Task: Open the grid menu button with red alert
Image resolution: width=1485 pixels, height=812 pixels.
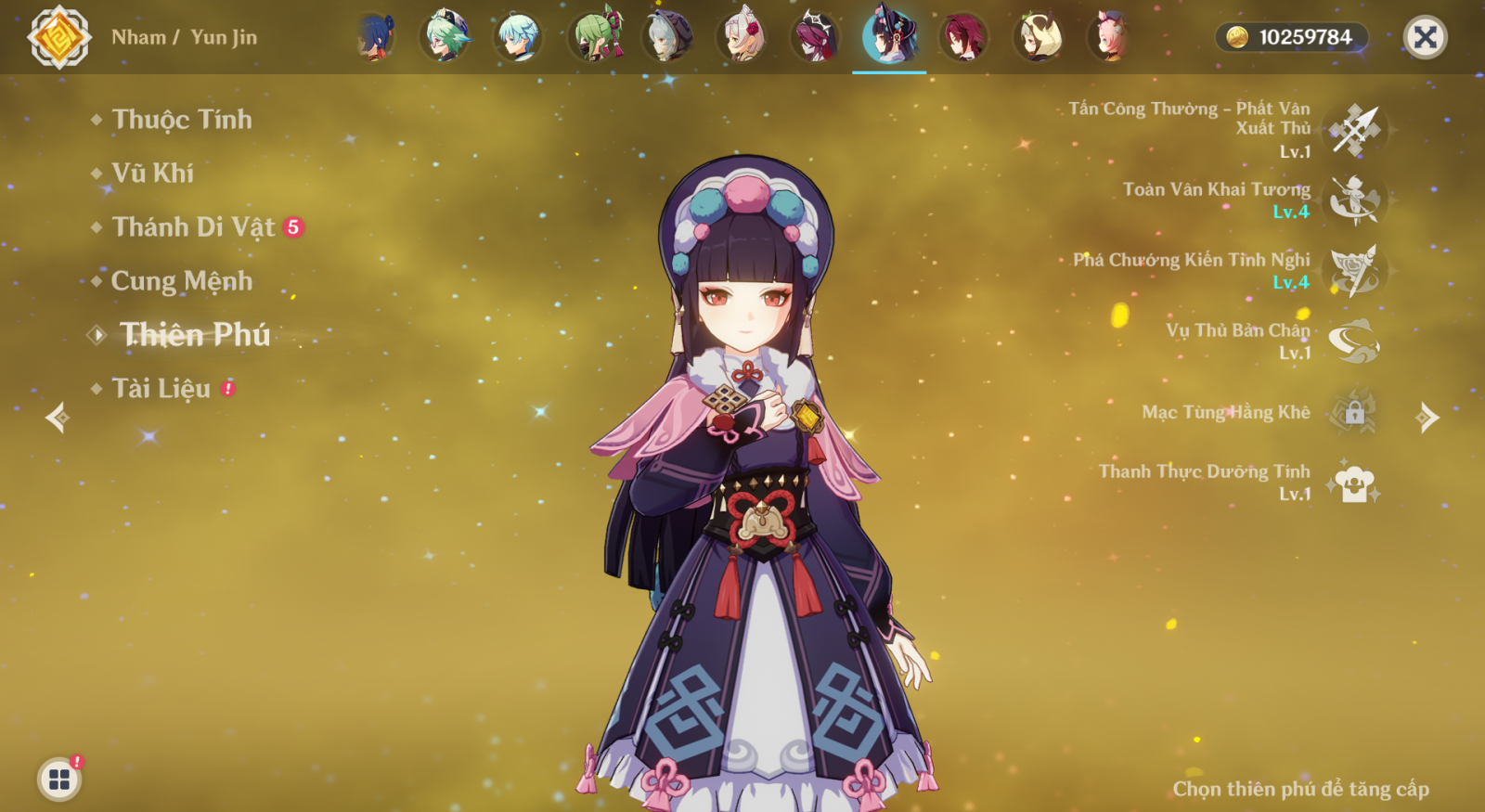Action: tap(59, 780)
